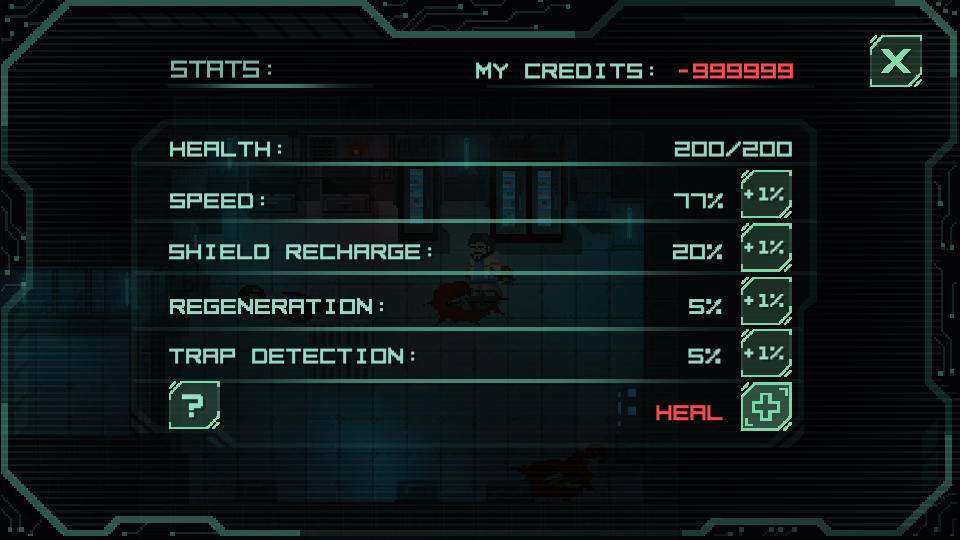Raise Regeneration by +1%
Screen dimensions: 960x540
[x=766, y=300]
